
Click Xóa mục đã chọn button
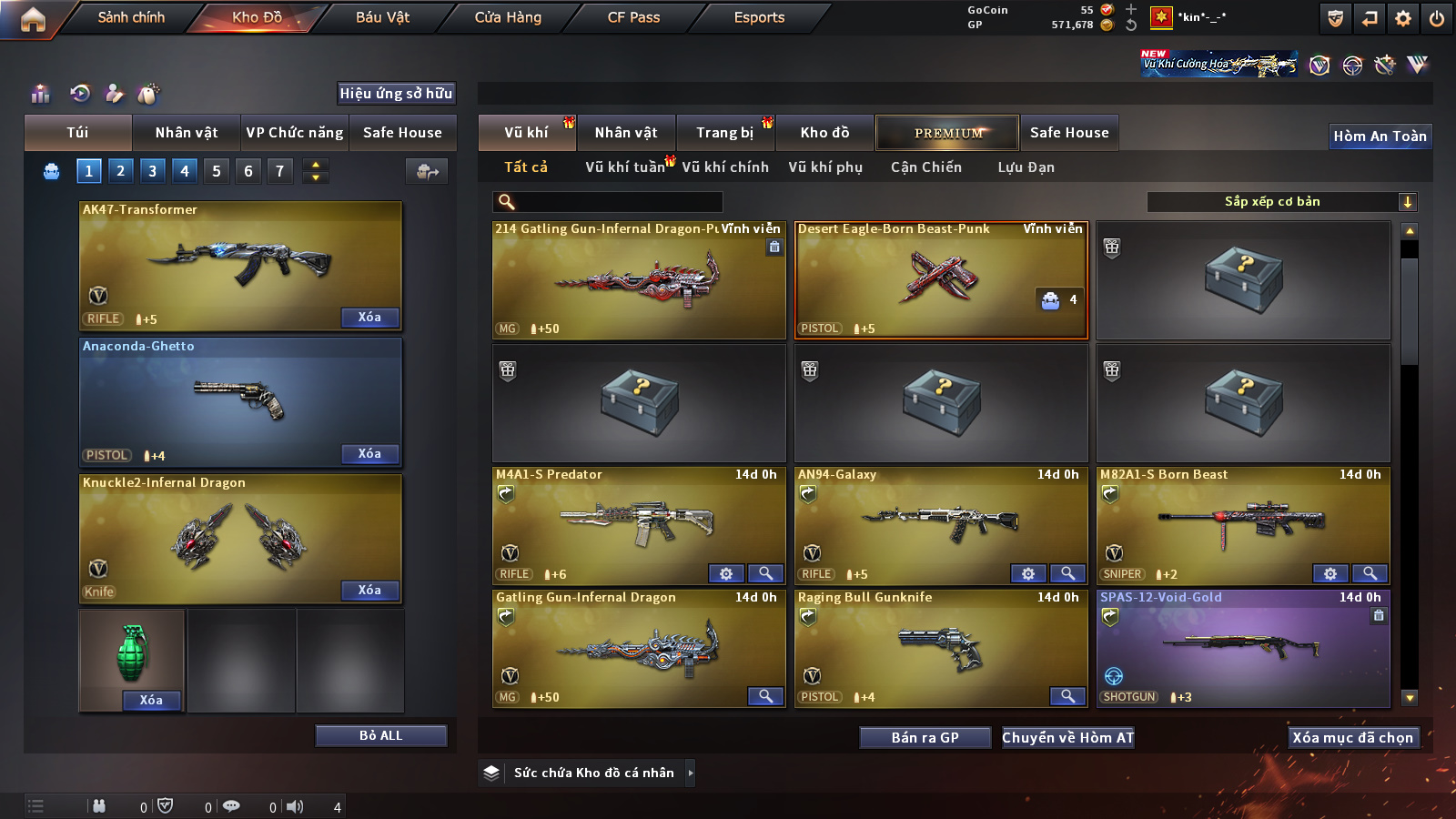(1352, 737)
